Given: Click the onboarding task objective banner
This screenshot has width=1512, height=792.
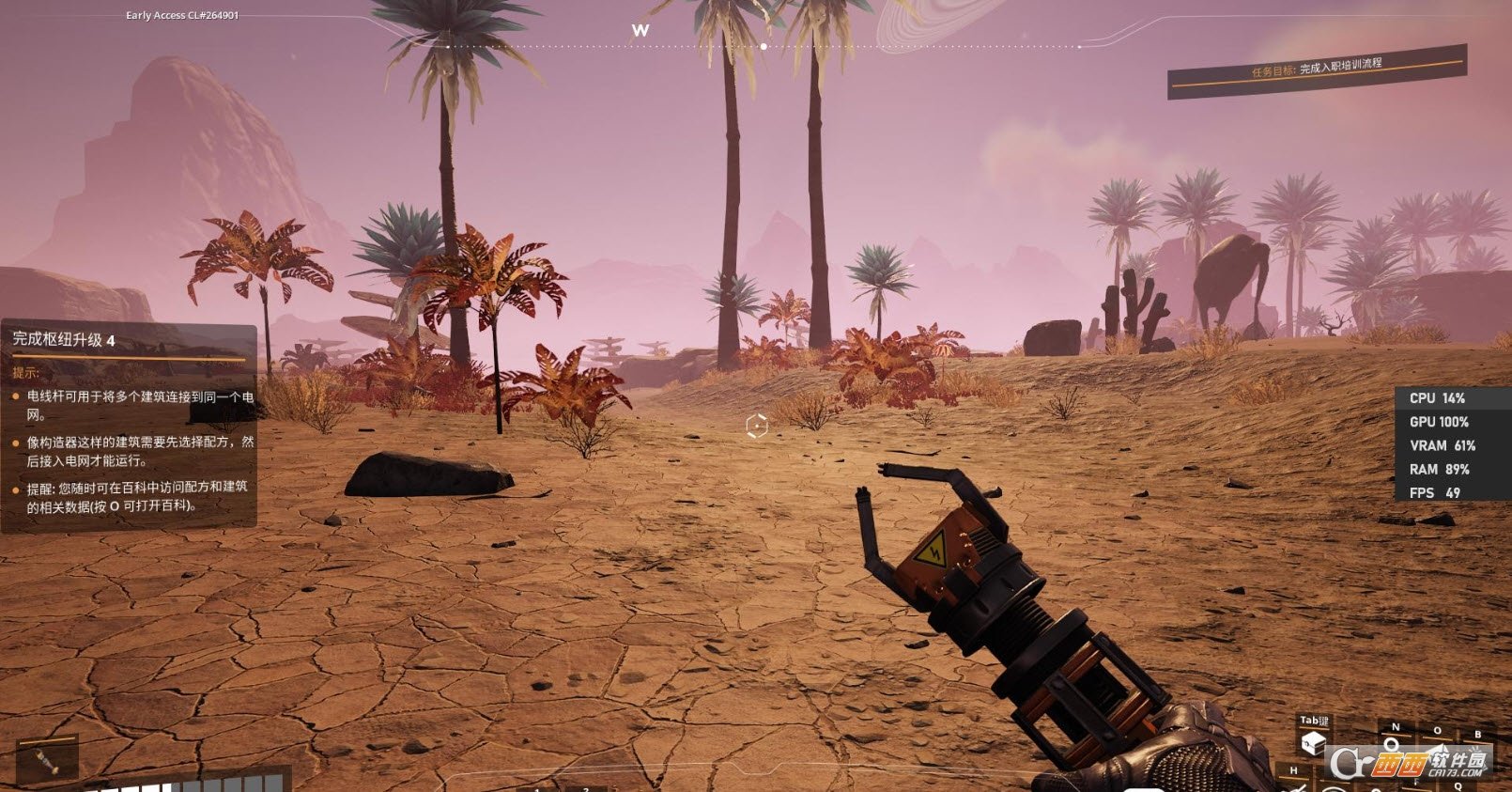Looking at the screenshot, I should (1316, 70).
